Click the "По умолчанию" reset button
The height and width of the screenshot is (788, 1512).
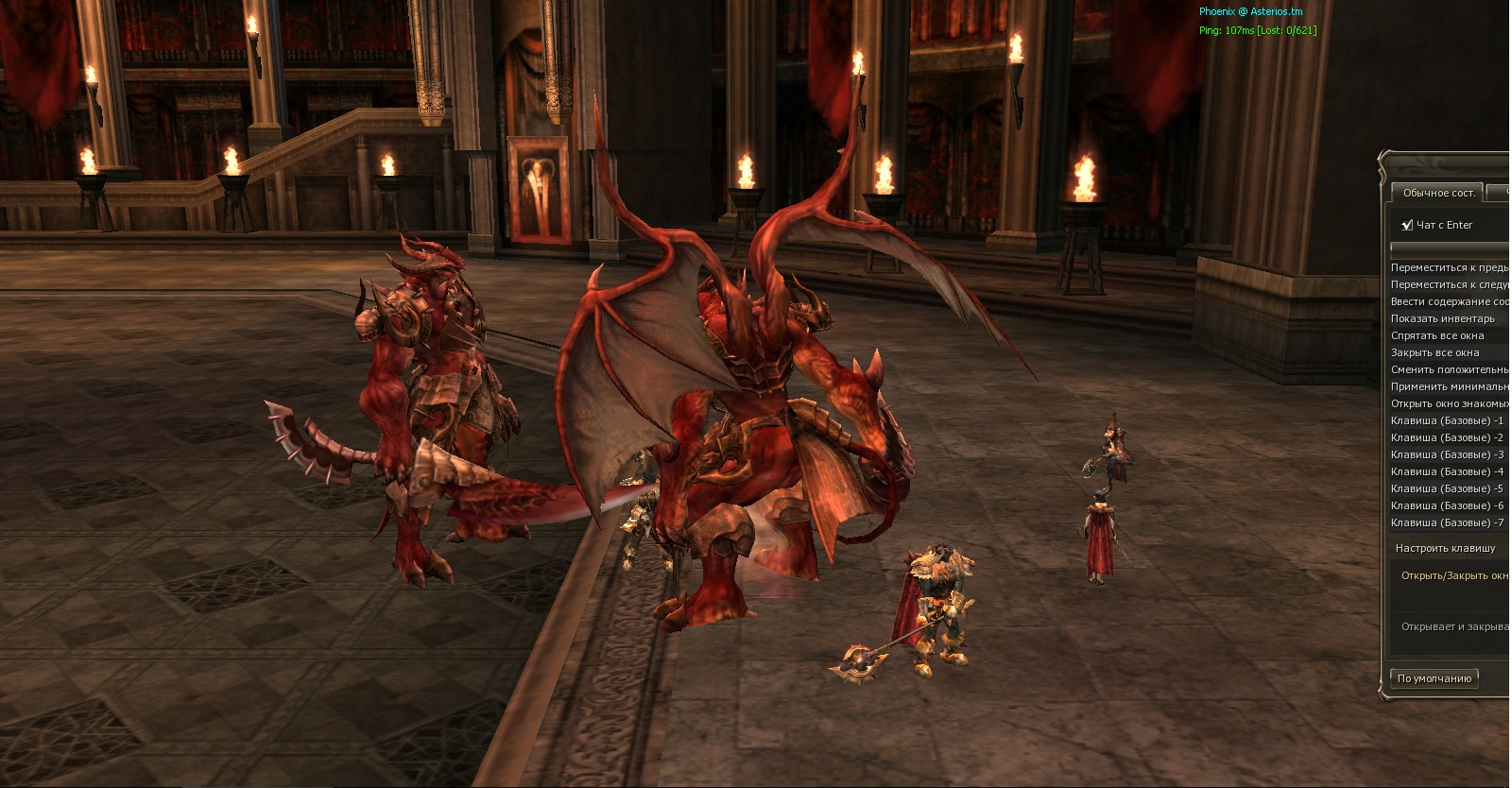1434,678
